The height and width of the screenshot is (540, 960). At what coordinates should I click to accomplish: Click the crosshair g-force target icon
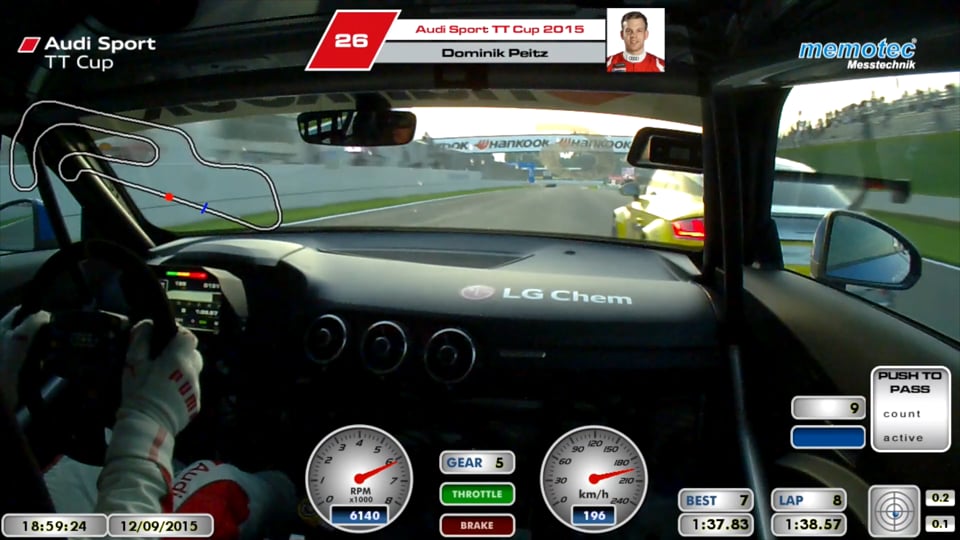click(x=894, y=511)
